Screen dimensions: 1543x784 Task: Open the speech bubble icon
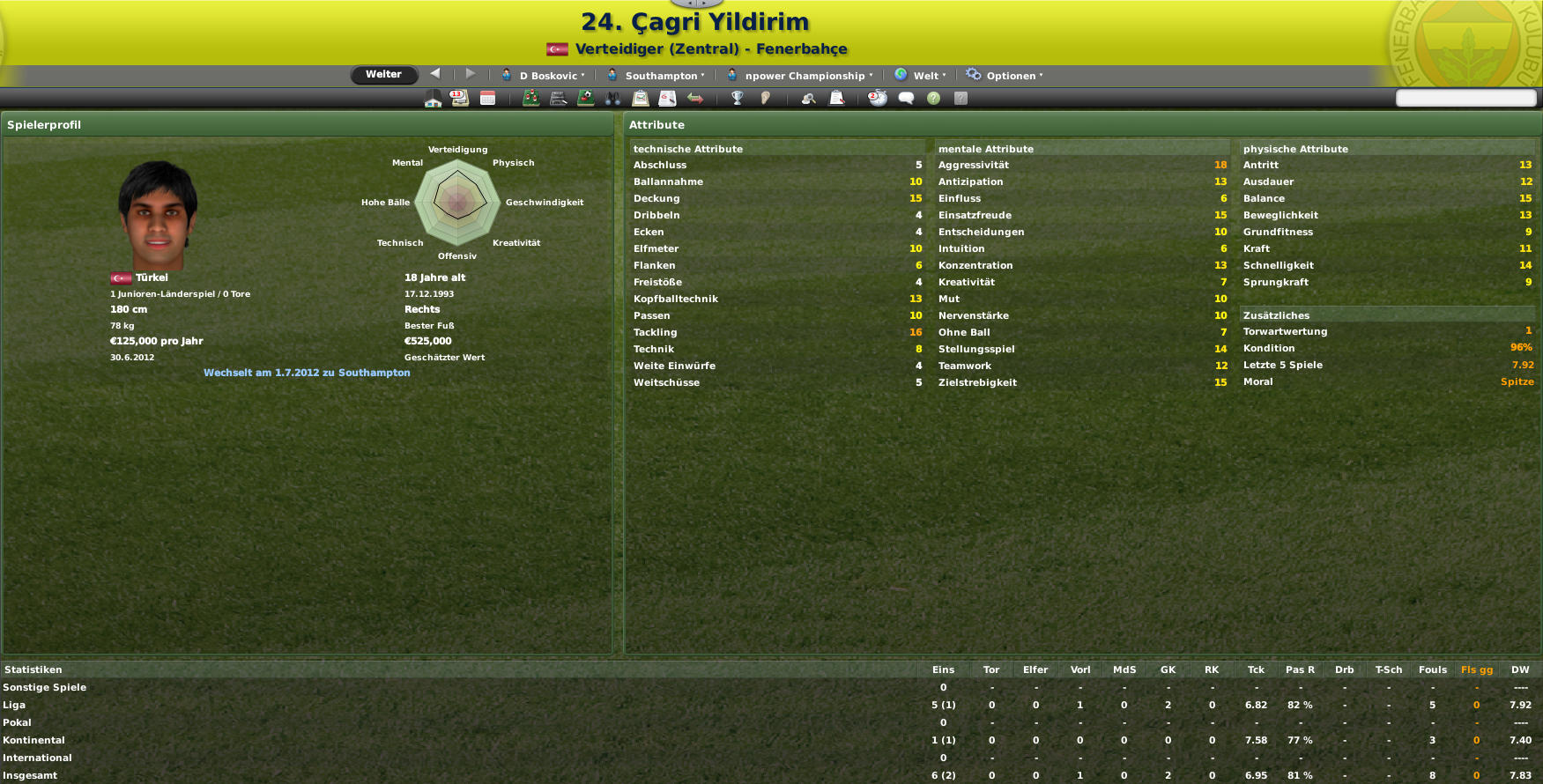(x=906, y=99)
